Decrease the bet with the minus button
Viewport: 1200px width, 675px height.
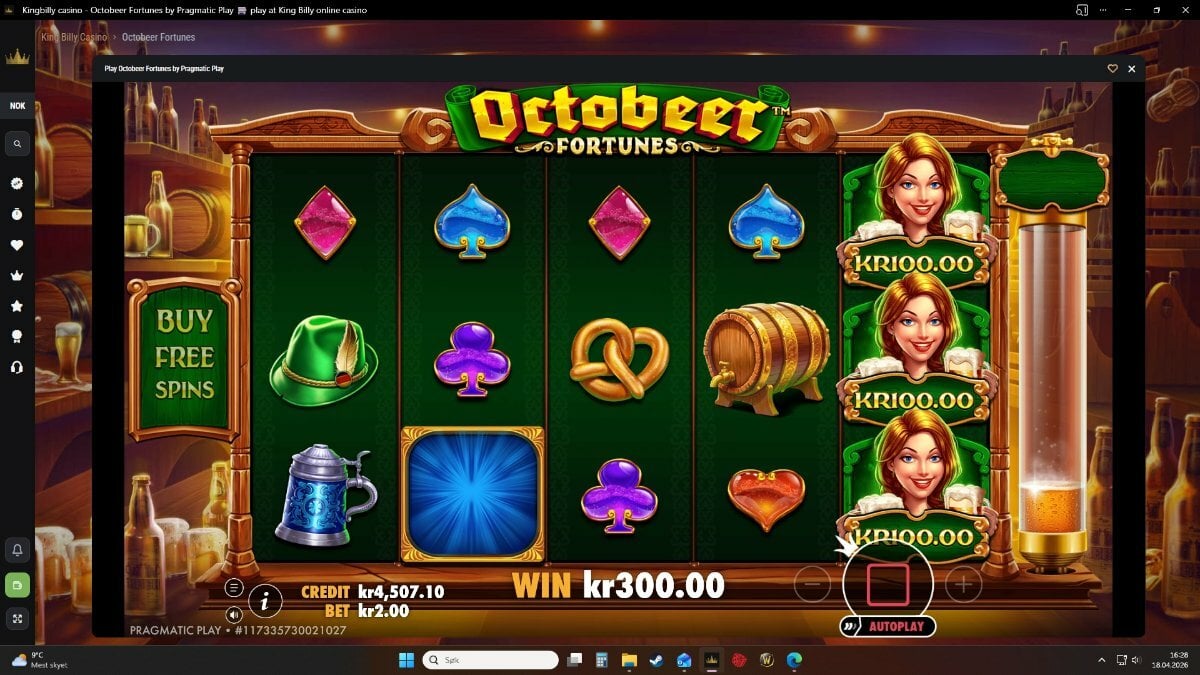813,585
